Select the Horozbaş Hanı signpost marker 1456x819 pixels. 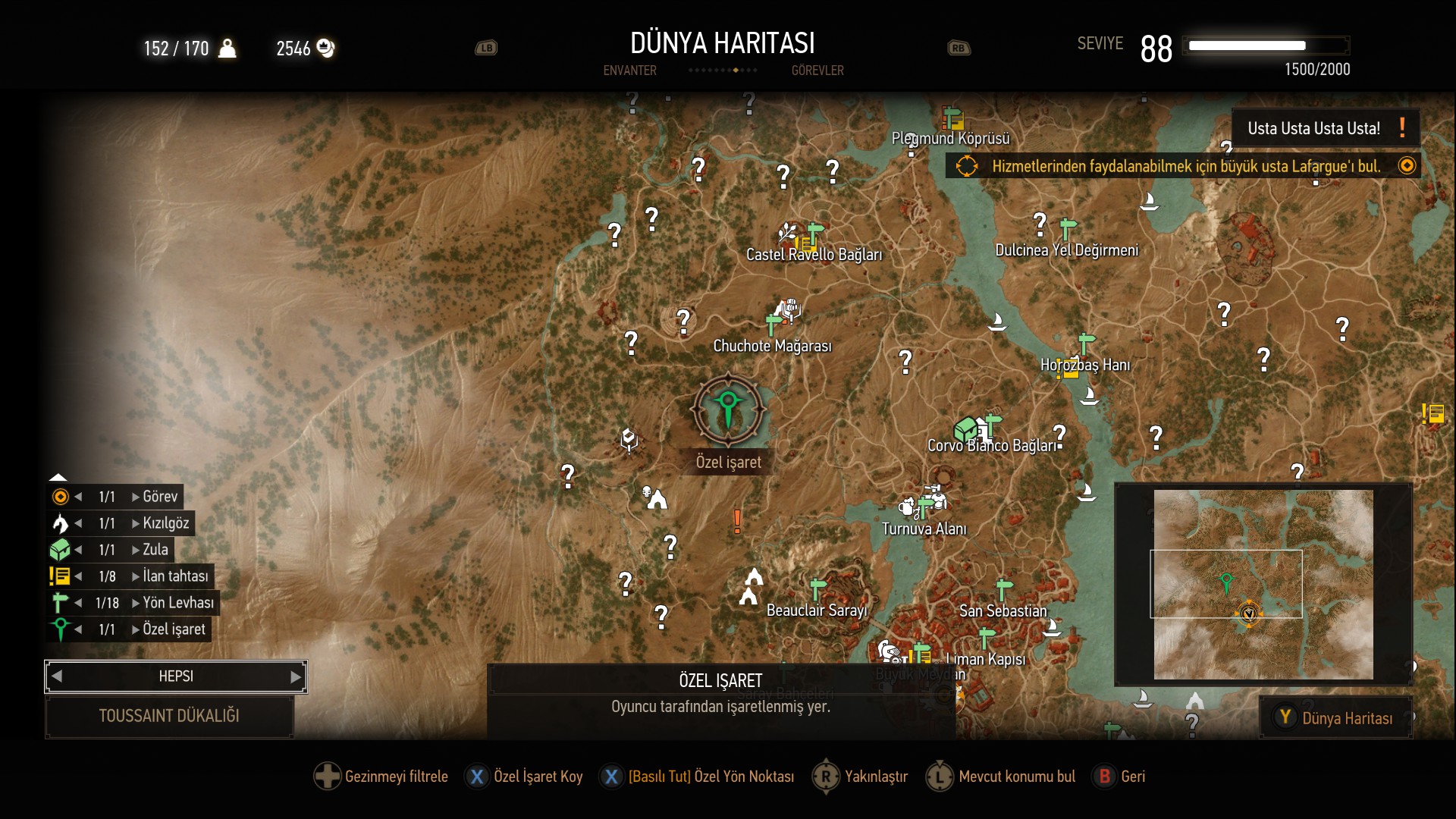pos(1086,343)
